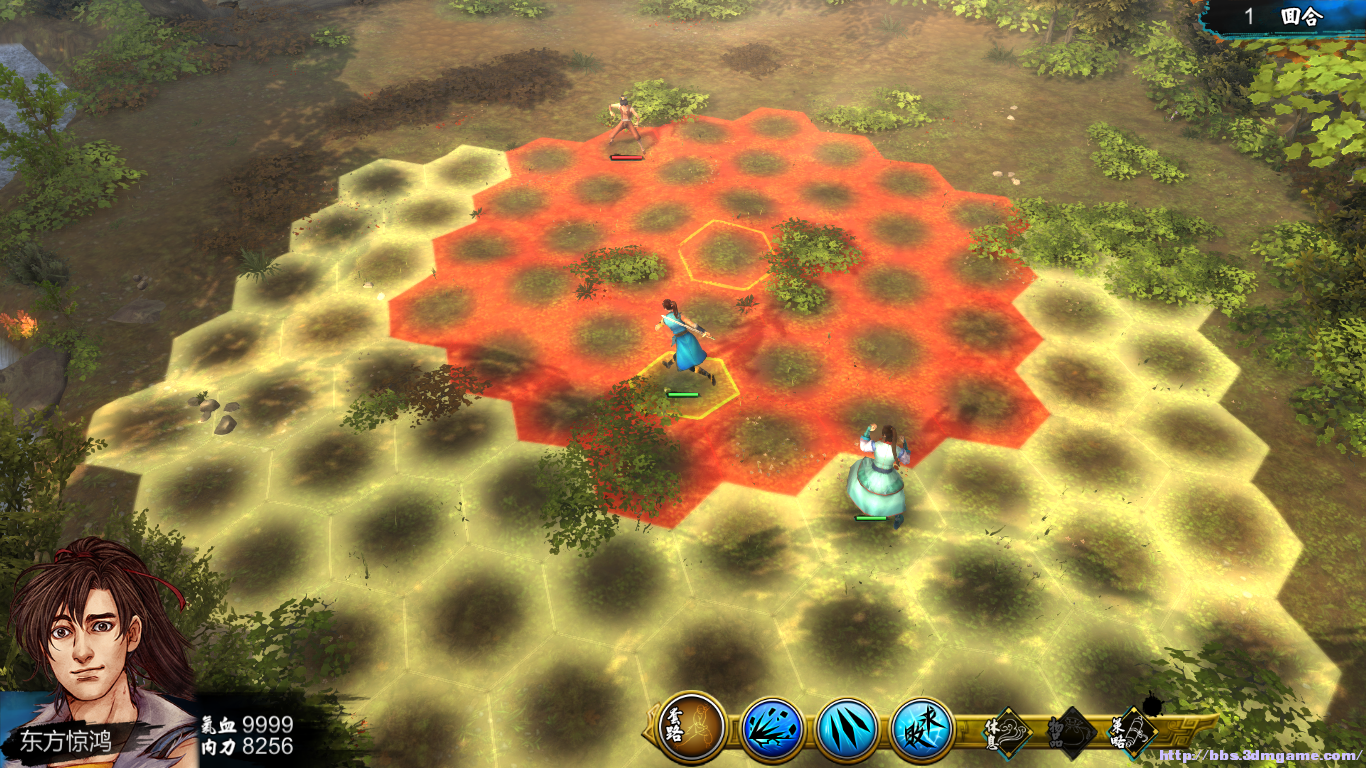Use the three claw slashes skill
Image resolution: width=1366 pixels, height=768 pixels.
click(848, 728)
